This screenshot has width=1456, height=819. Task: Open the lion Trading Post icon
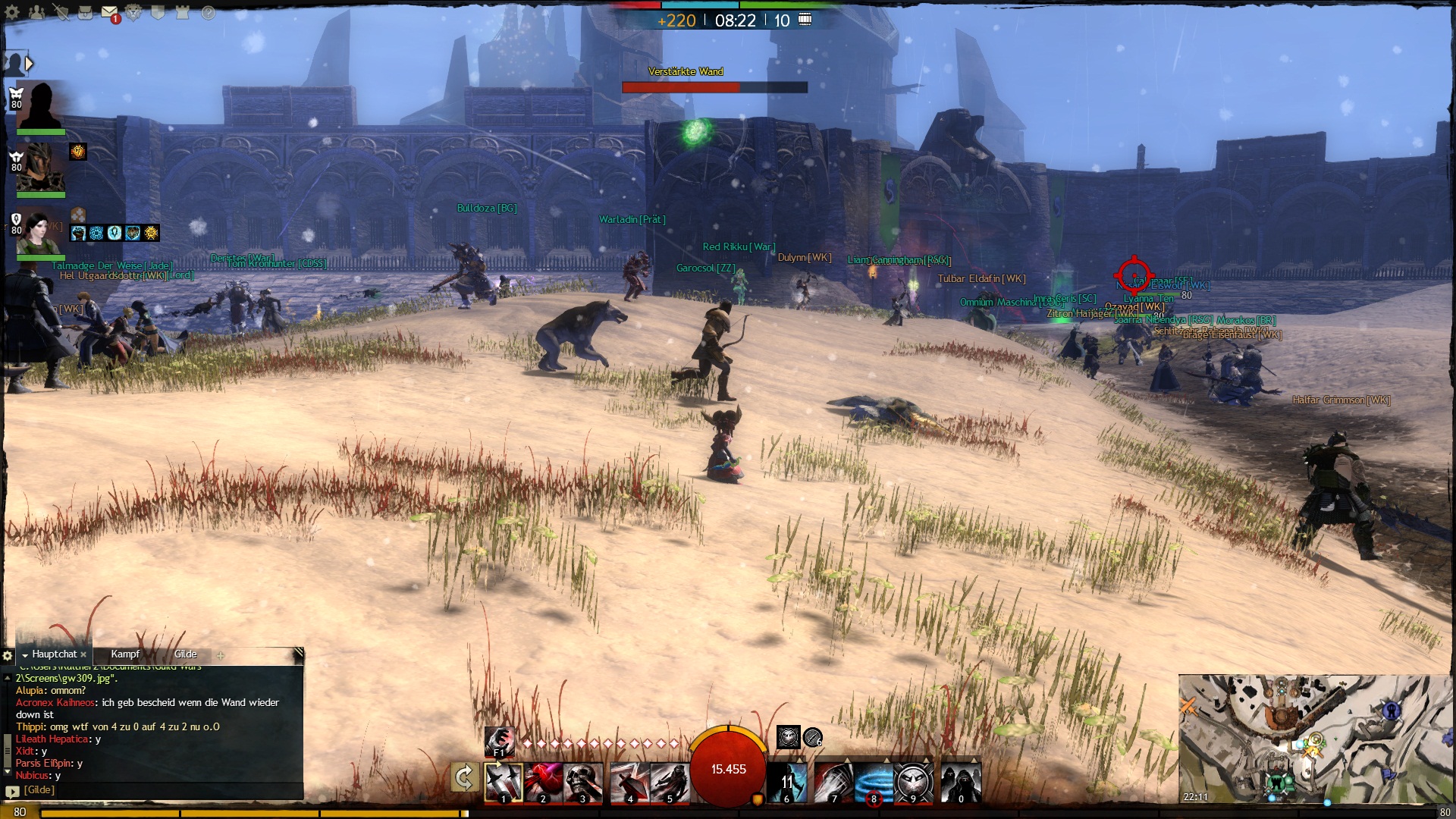coord(133,12)
